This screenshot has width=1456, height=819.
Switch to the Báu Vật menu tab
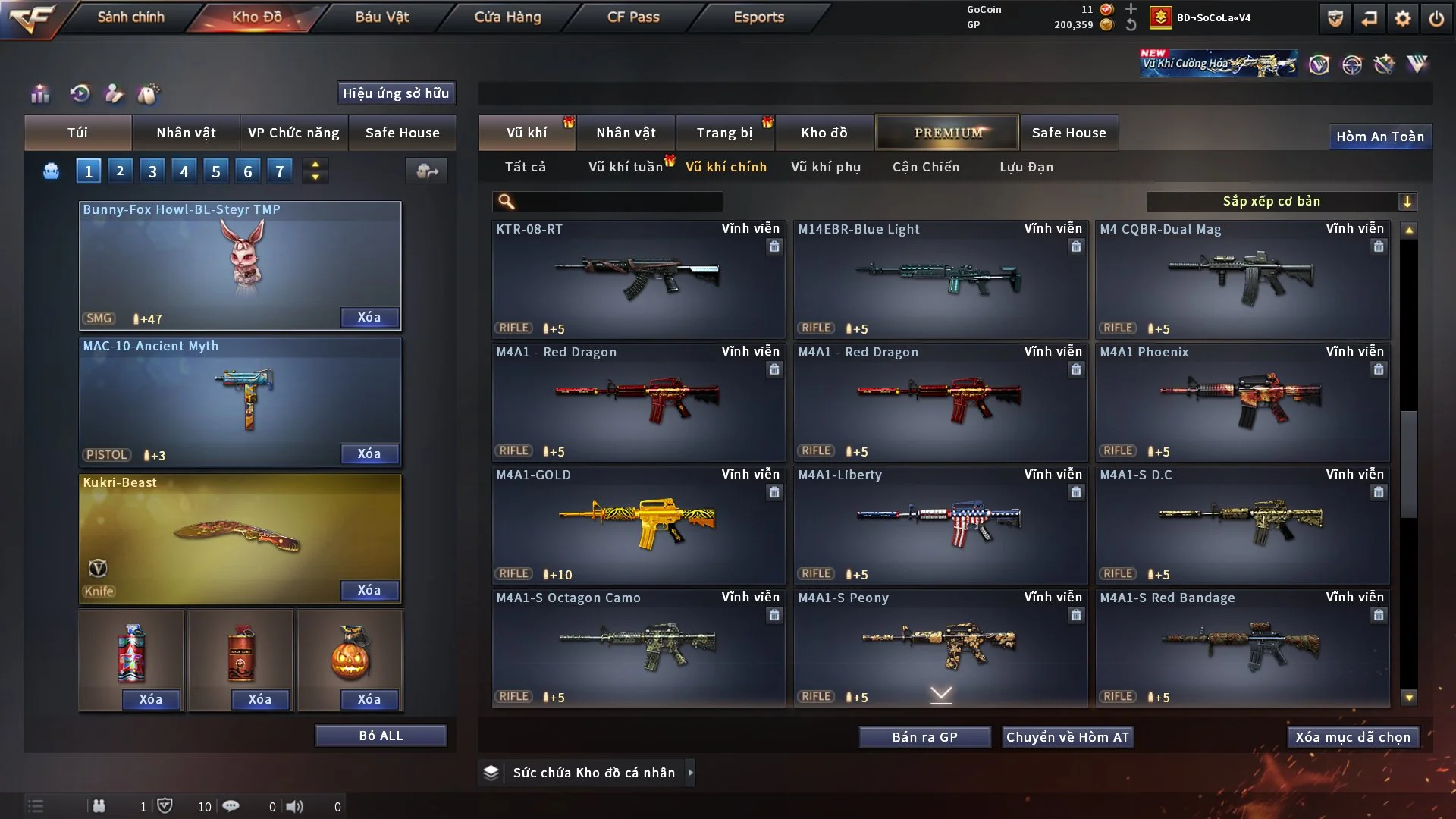[x=381, y=16]
